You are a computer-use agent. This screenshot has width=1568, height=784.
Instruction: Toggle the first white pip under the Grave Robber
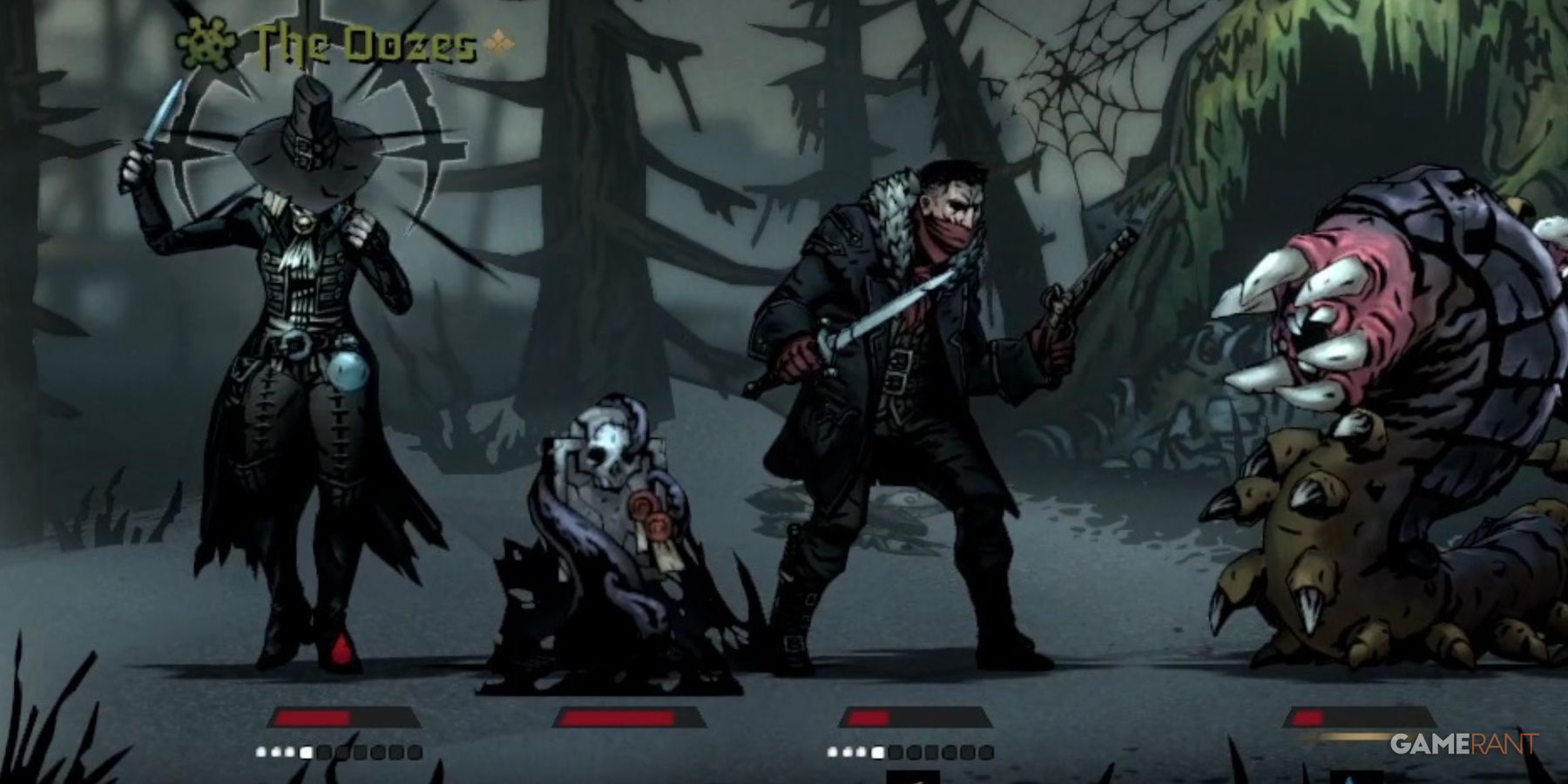260,754
